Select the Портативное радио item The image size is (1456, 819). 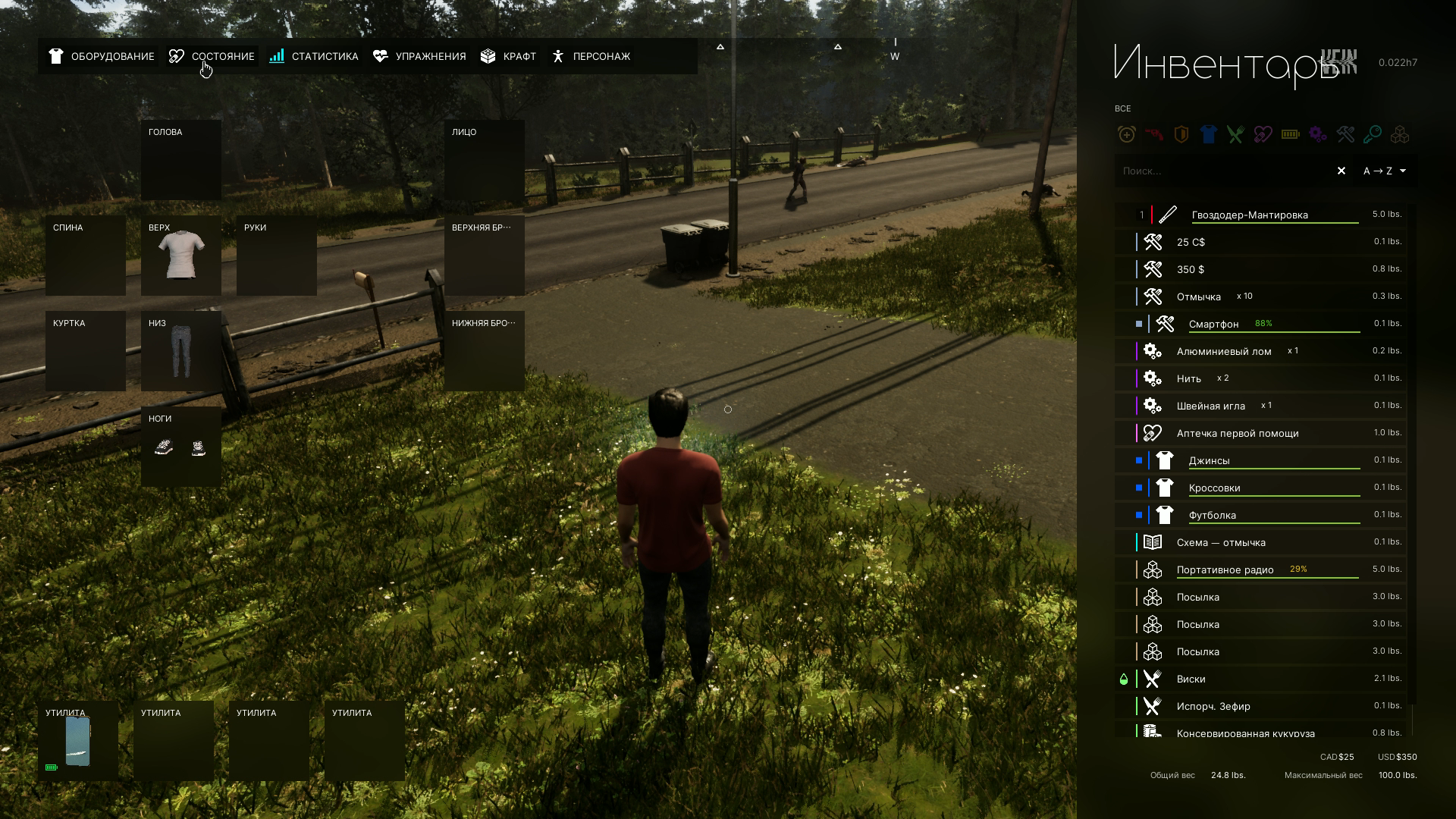[x=1225, y=570]
